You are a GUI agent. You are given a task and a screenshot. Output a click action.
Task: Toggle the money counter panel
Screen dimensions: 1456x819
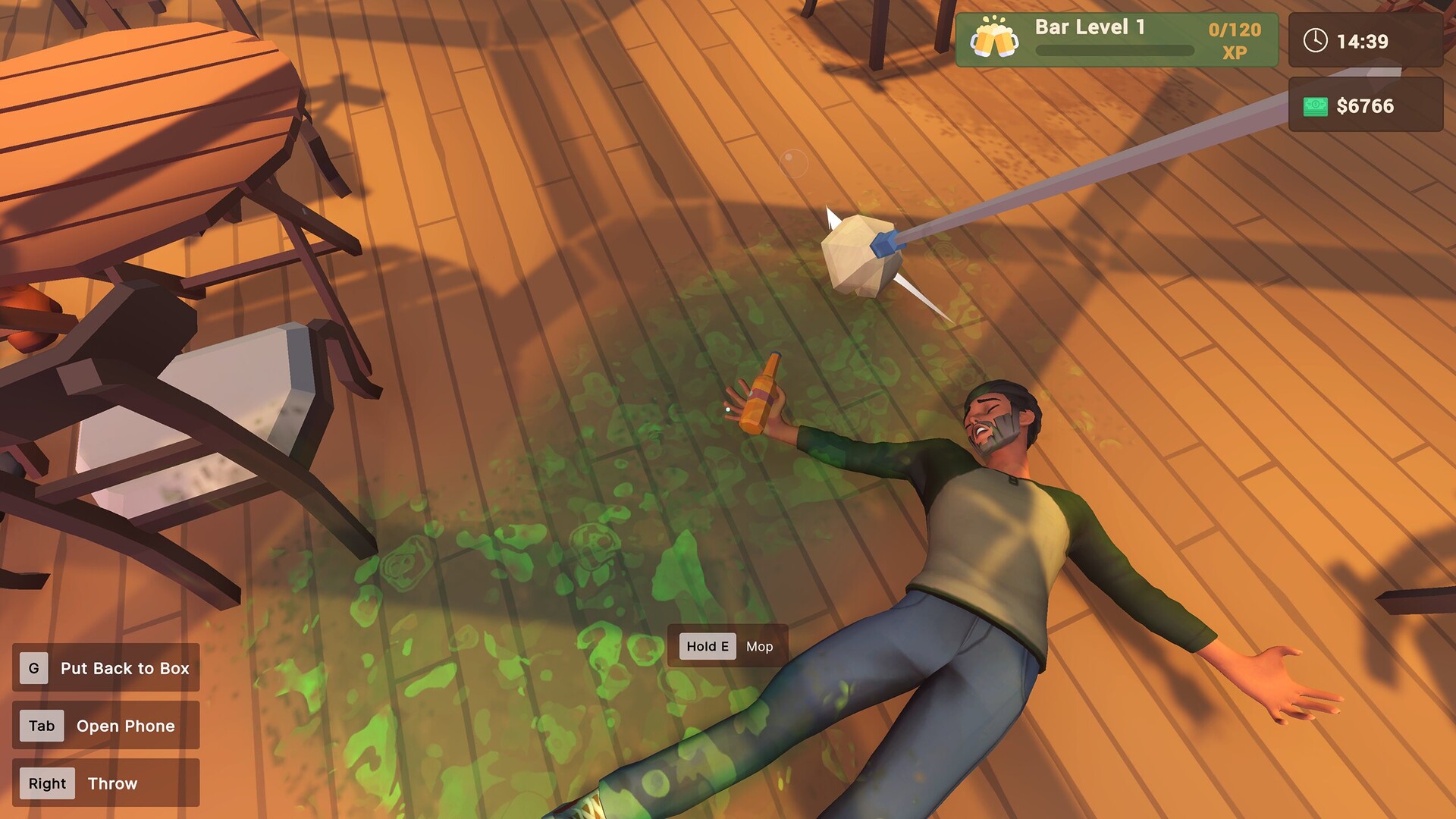pos(1365,105)
